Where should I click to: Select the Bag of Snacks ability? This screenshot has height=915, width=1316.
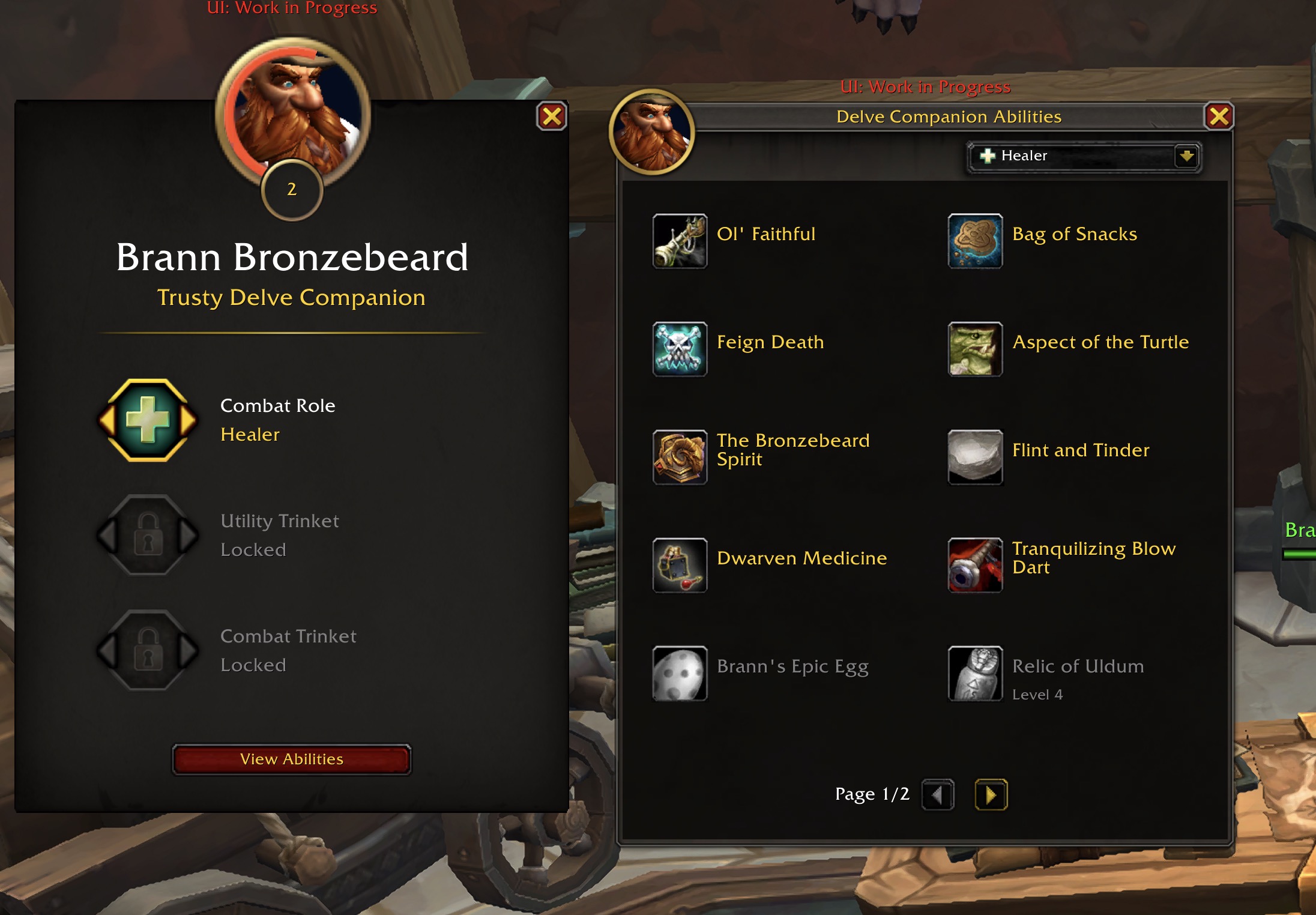[x=975, y=241]
